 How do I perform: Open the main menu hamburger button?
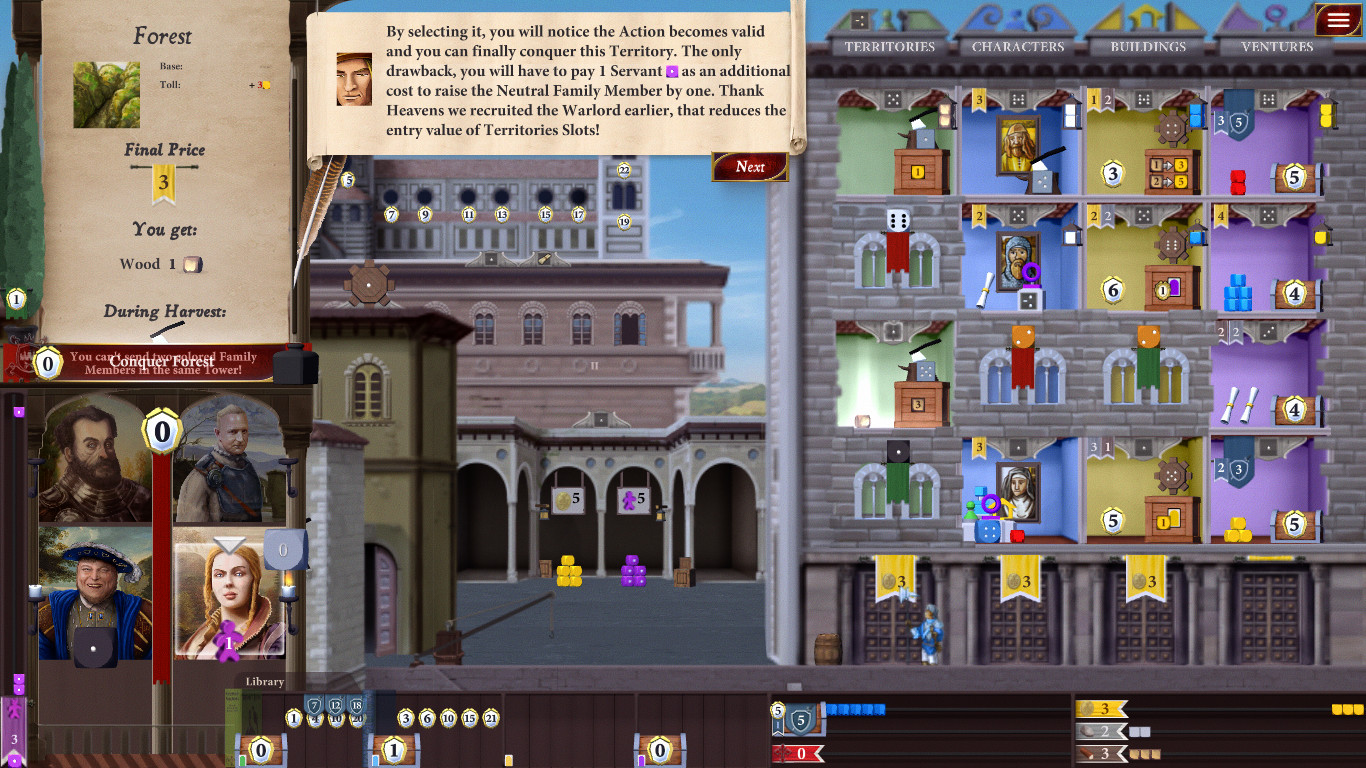pos(1338,20)
